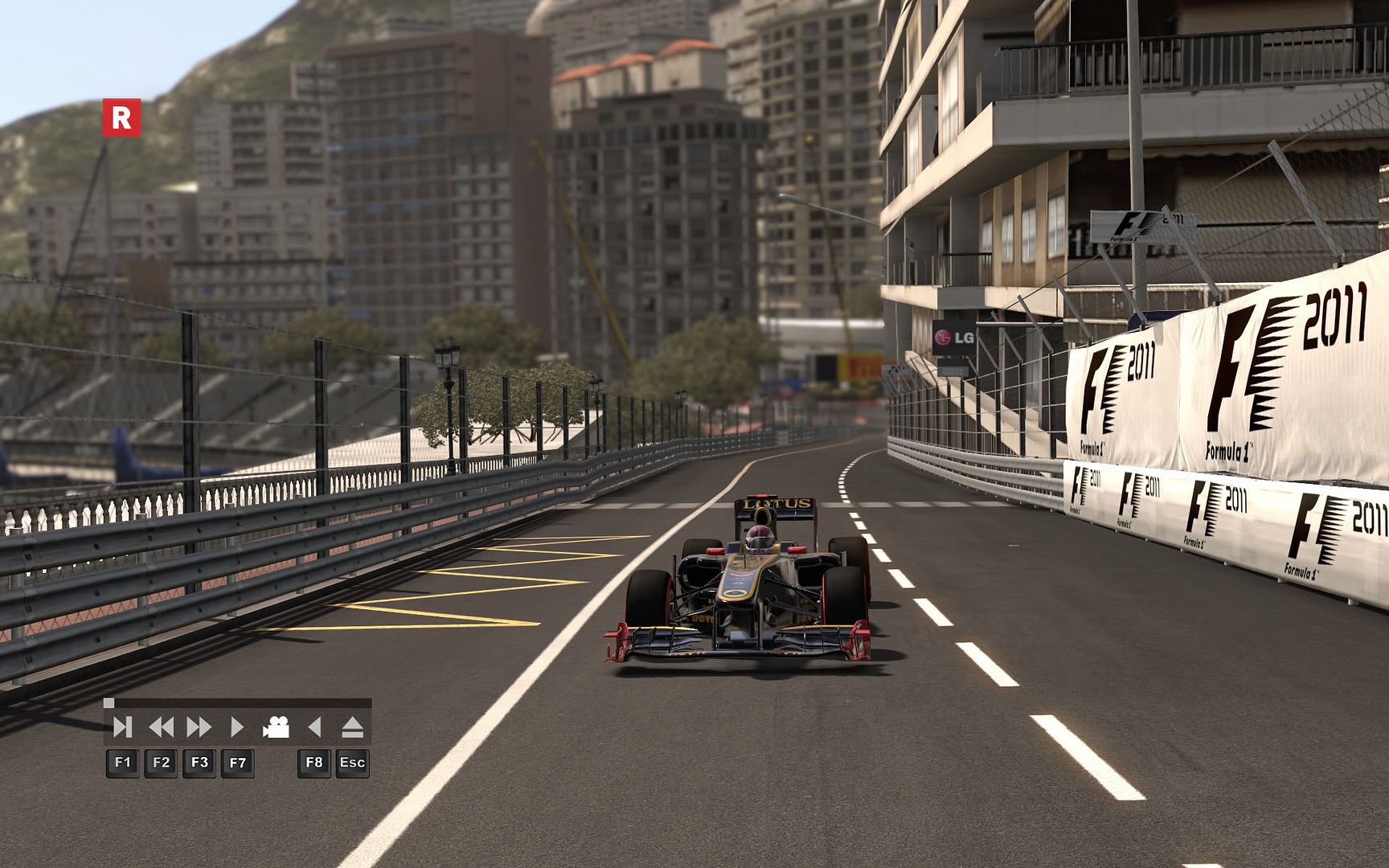
Task: Click the single left-pointing triangle replay icon
Action: pyautogui.click(x=314, y=727)
